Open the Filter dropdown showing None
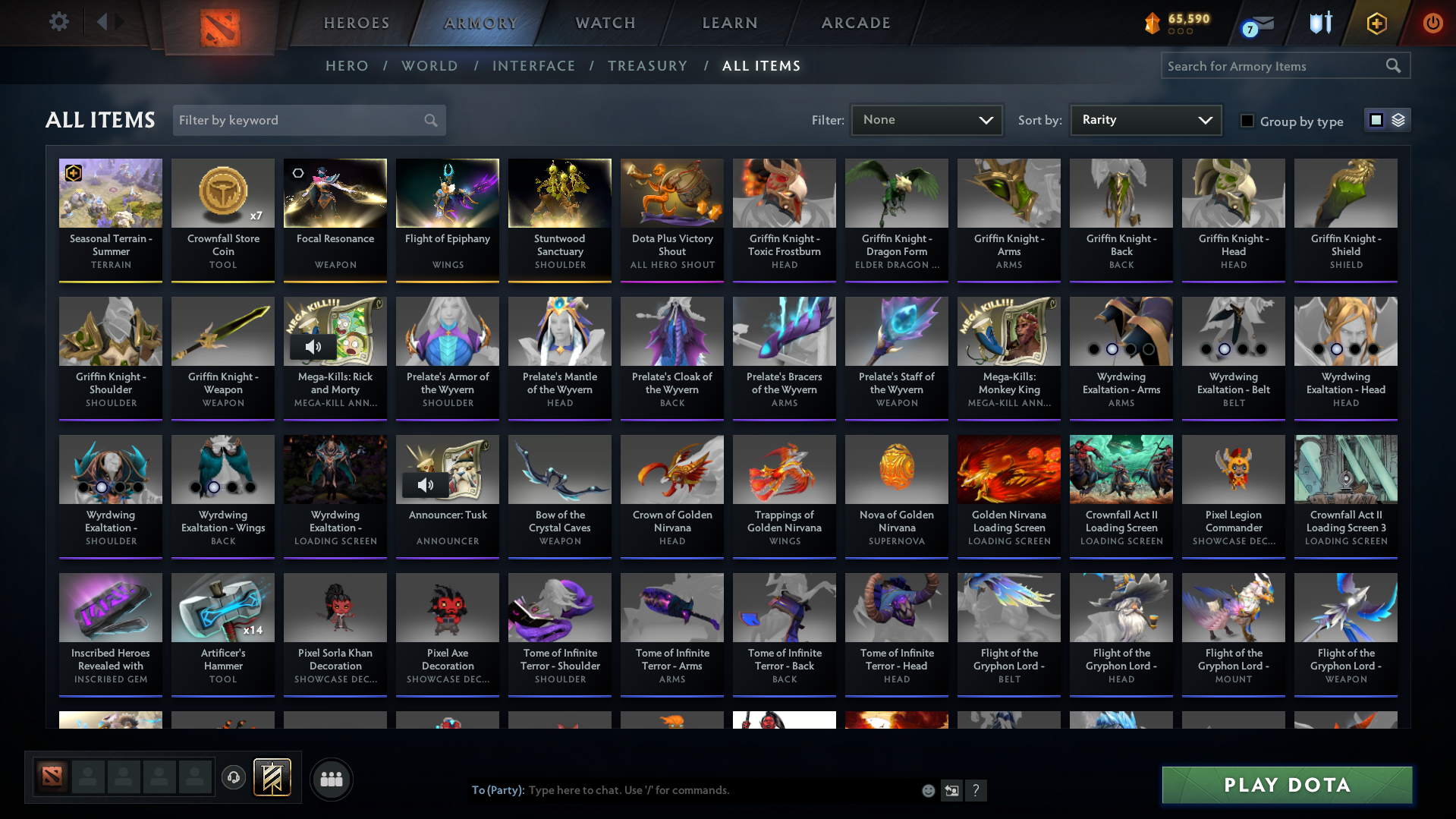Screen dimensions: 1456x819 coord(926,120)
